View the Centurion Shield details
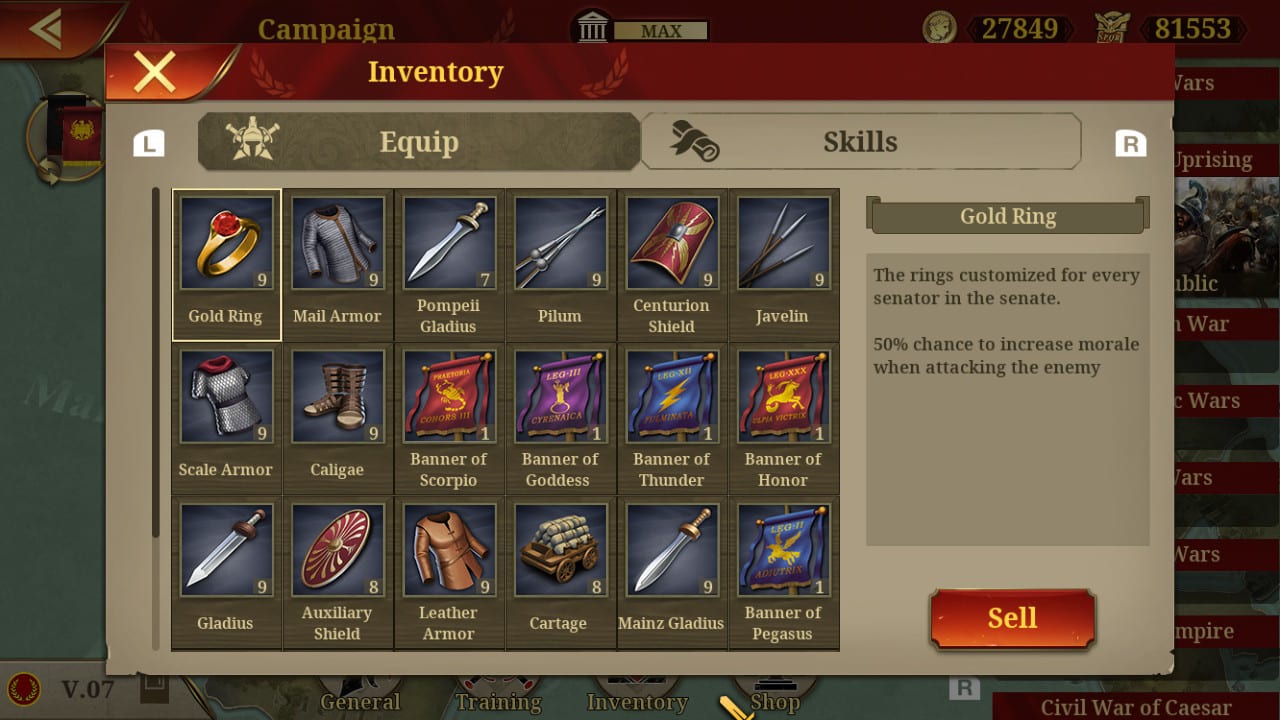 coord(672,243)
